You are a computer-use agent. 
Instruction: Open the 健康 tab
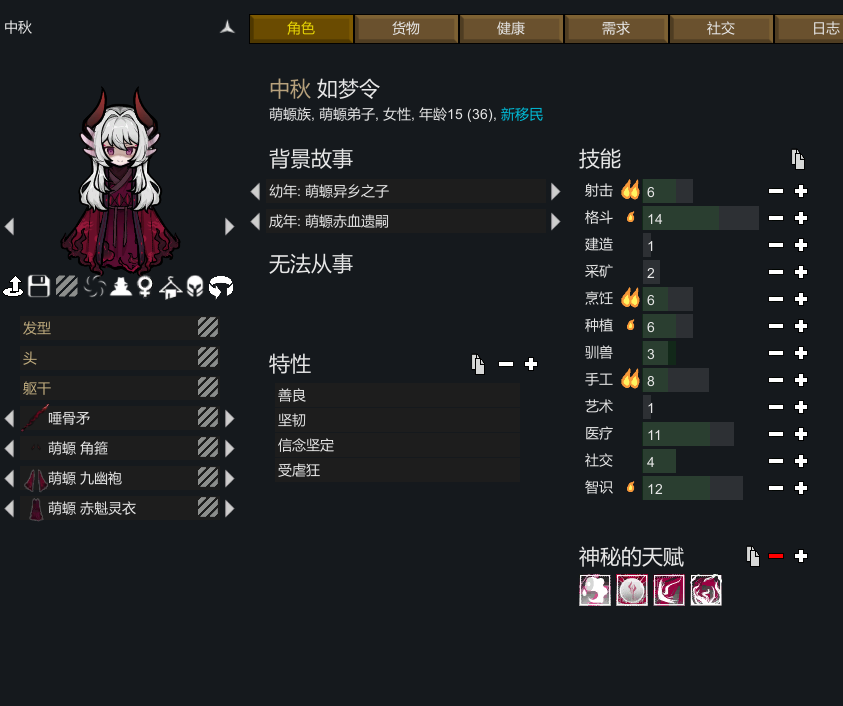(511, 29)
